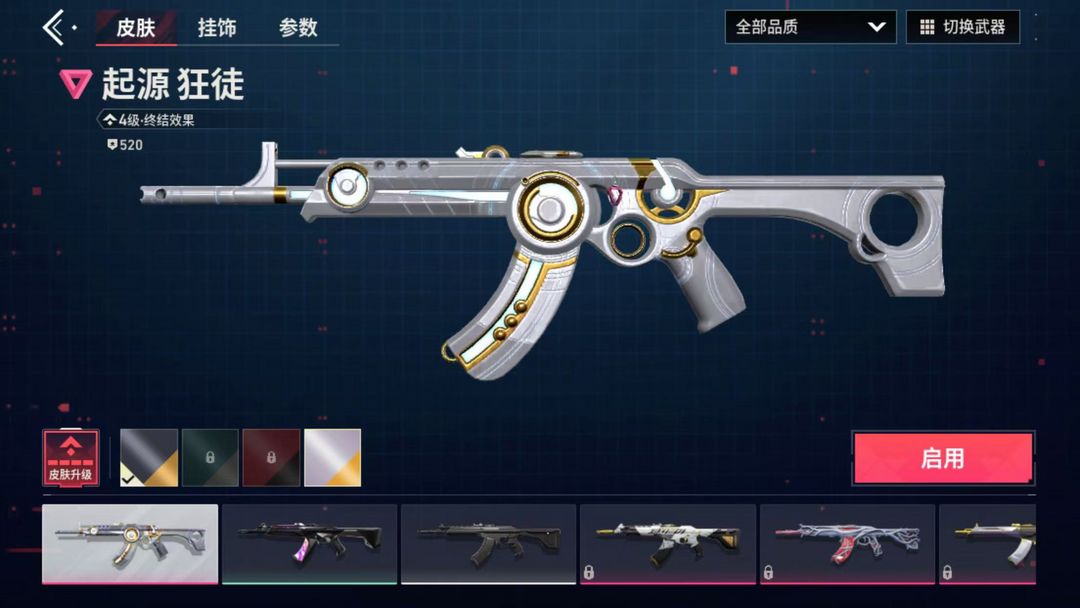Show the 参数 tab
1080x608 pixels.
click(x=298, y=27)
